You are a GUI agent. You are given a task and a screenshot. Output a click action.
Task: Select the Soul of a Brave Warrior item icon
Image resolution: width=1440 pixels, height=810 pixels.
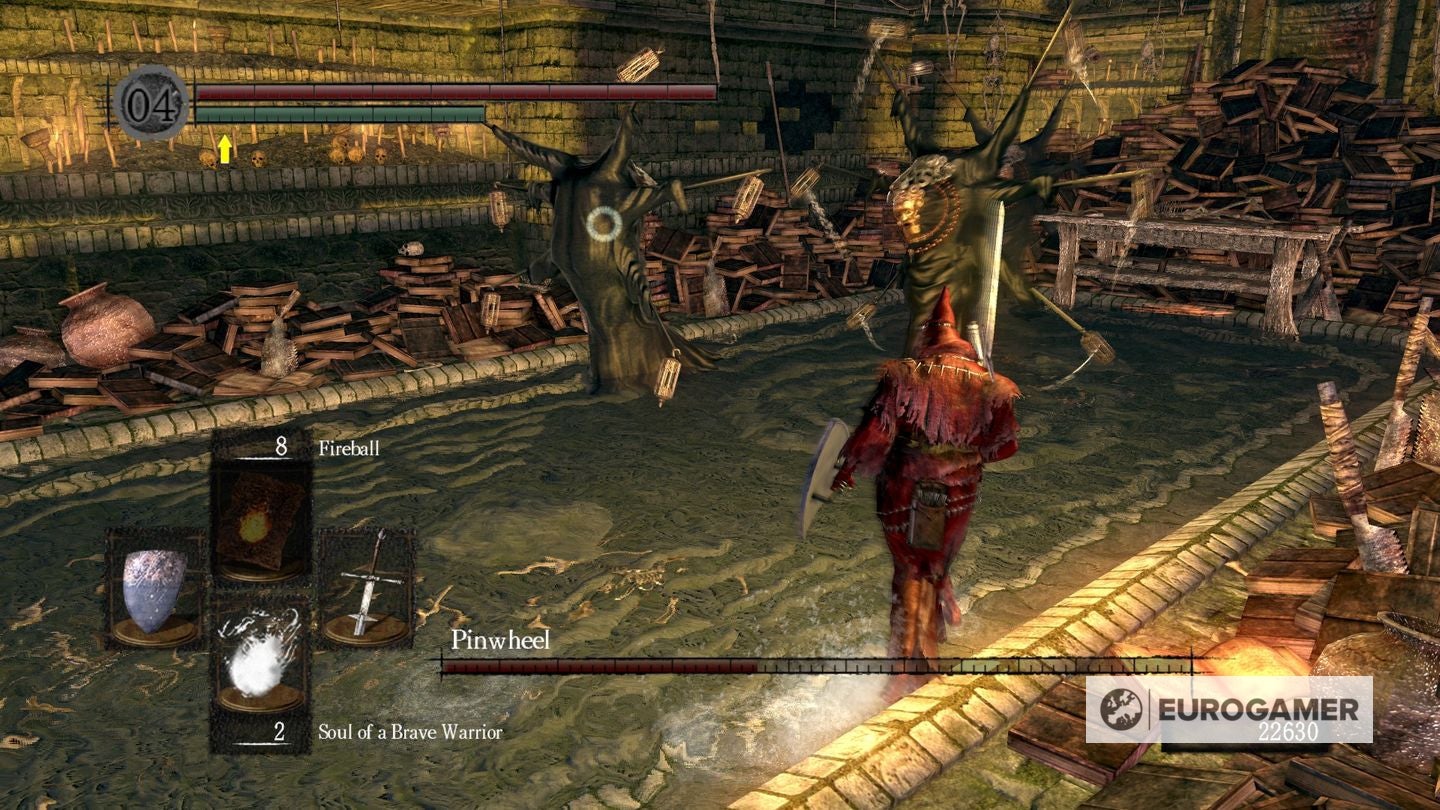point(258,660)
